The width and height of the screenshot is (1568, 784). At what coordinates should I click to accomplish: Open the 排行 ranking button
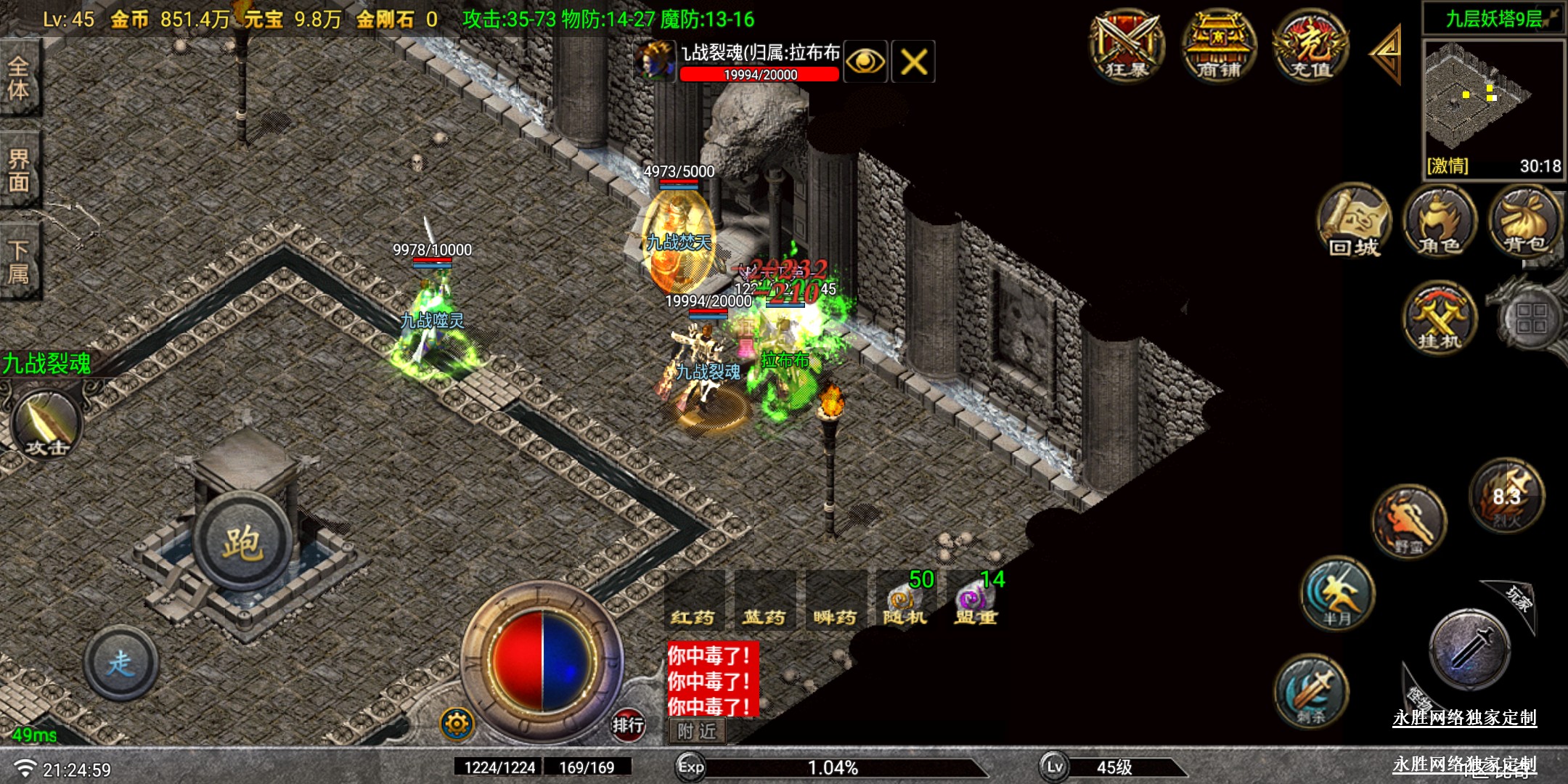628,724
